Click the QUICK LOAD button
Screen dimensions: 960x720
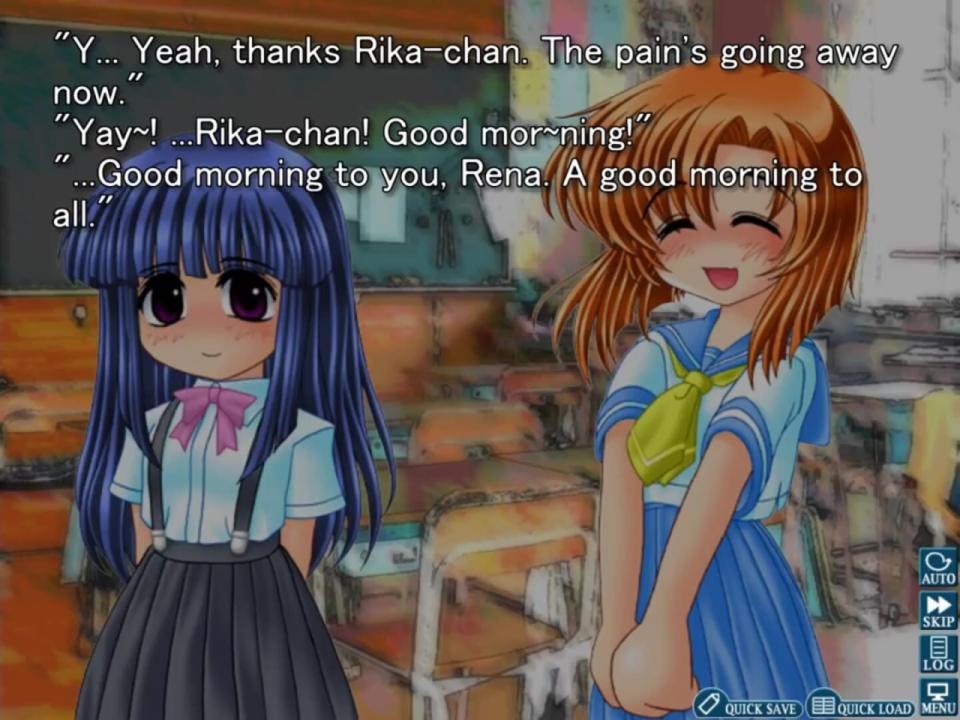tap(861, 706)
